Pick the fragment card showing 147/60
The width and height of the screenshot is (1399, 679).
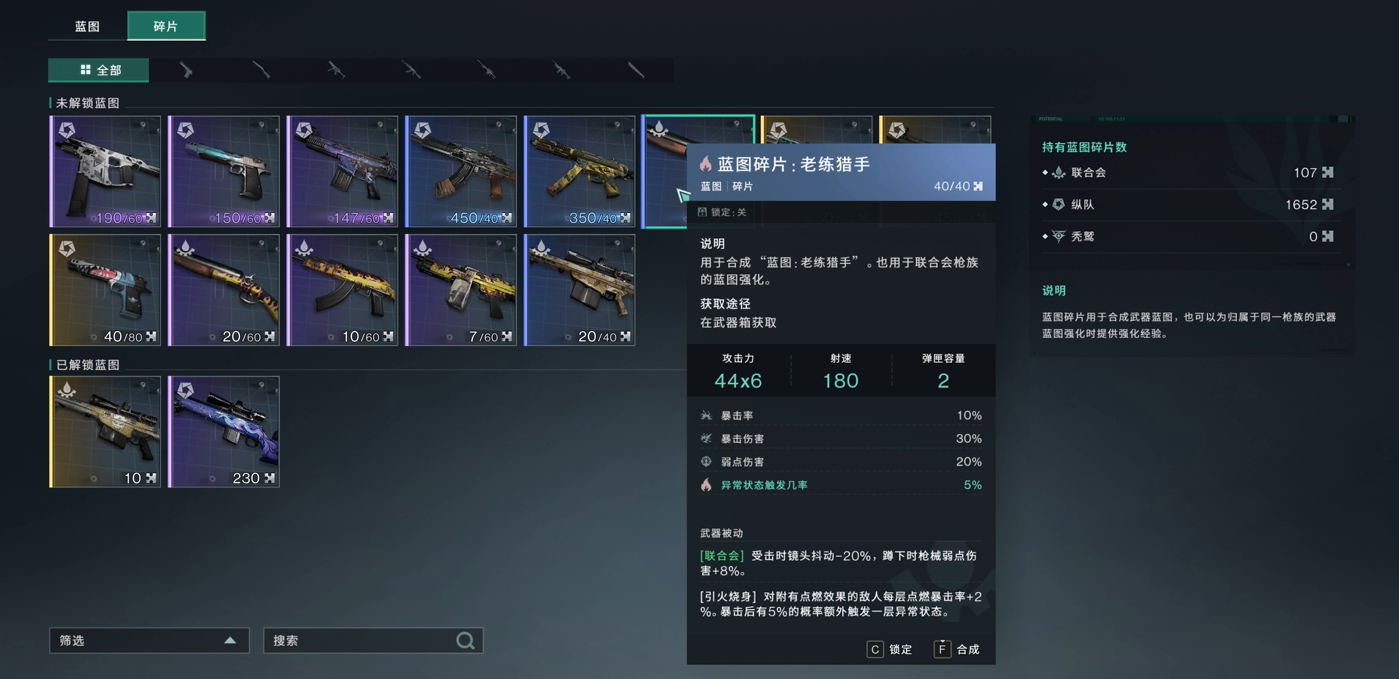tap(342, 172)
